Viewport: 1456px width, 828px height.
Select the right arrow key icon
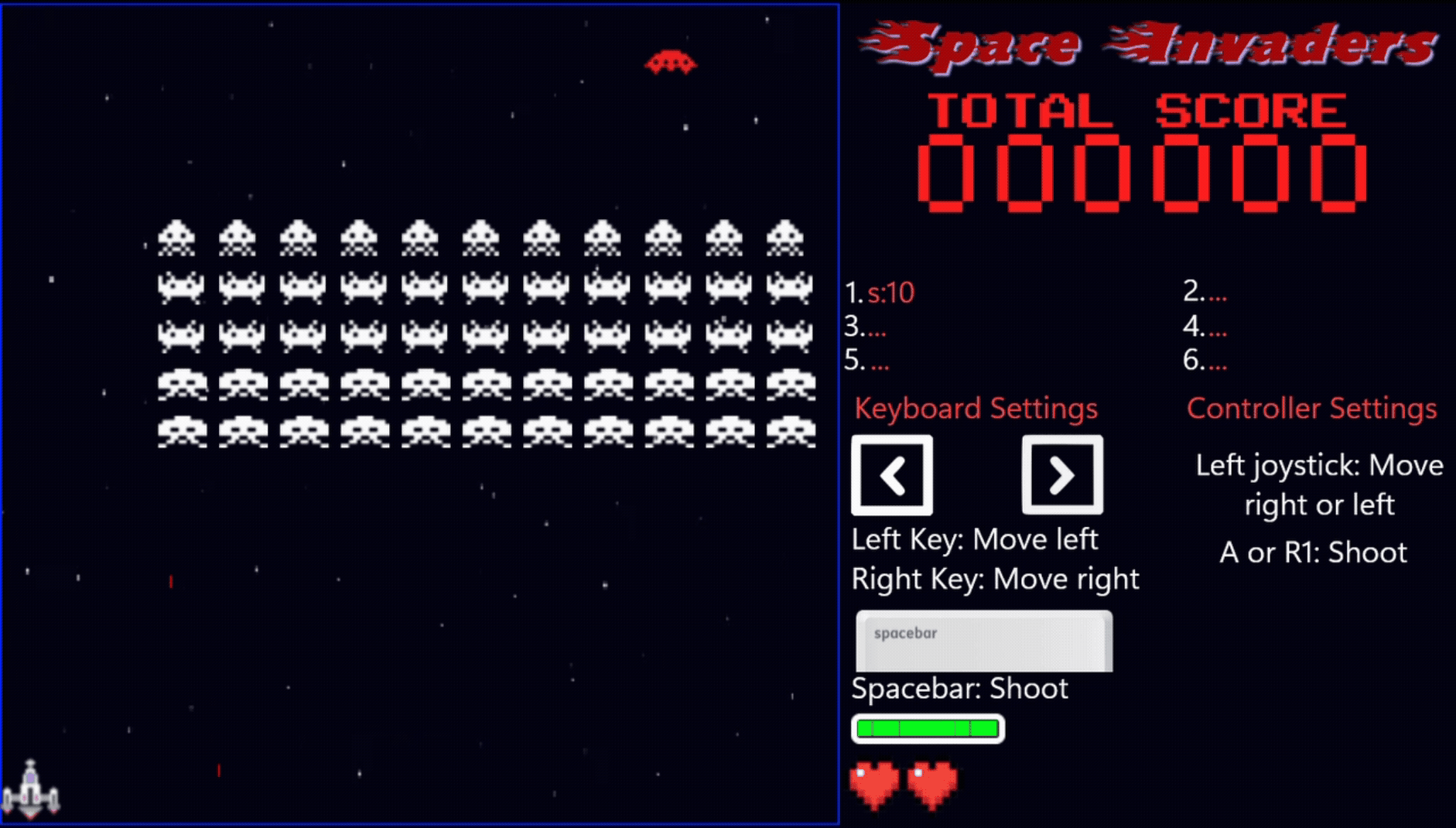[1061, 474]
